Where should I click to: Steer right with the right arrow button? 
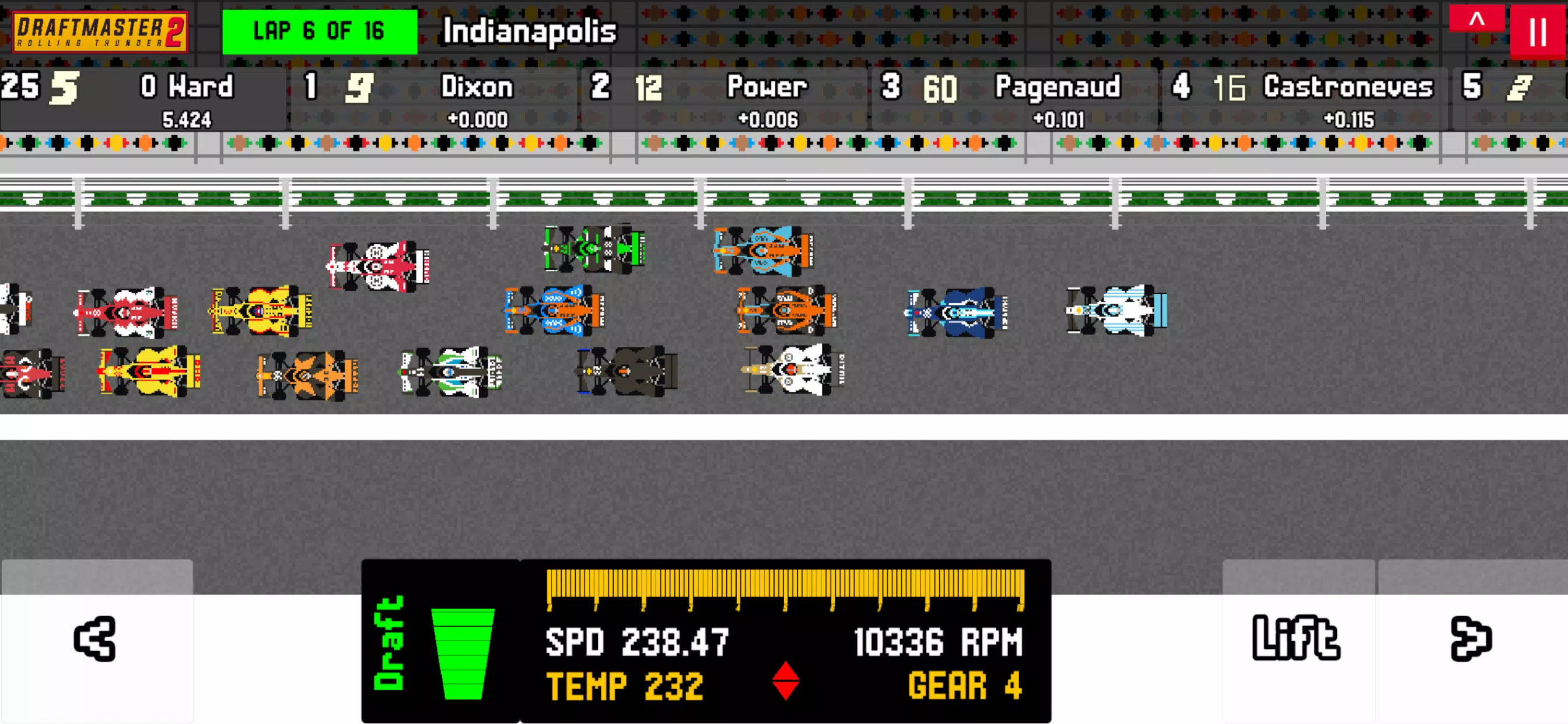coord(1471,639)
